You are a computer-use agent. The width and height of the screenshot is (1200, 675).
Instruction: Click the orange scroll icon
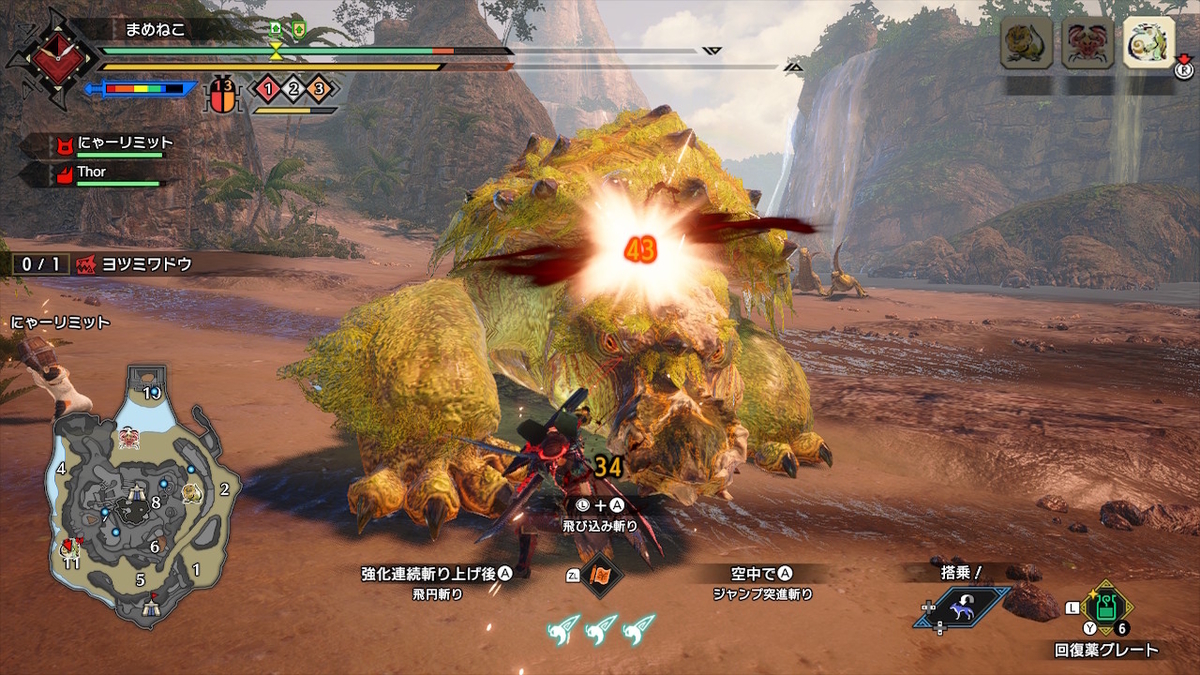click(602, 575)
